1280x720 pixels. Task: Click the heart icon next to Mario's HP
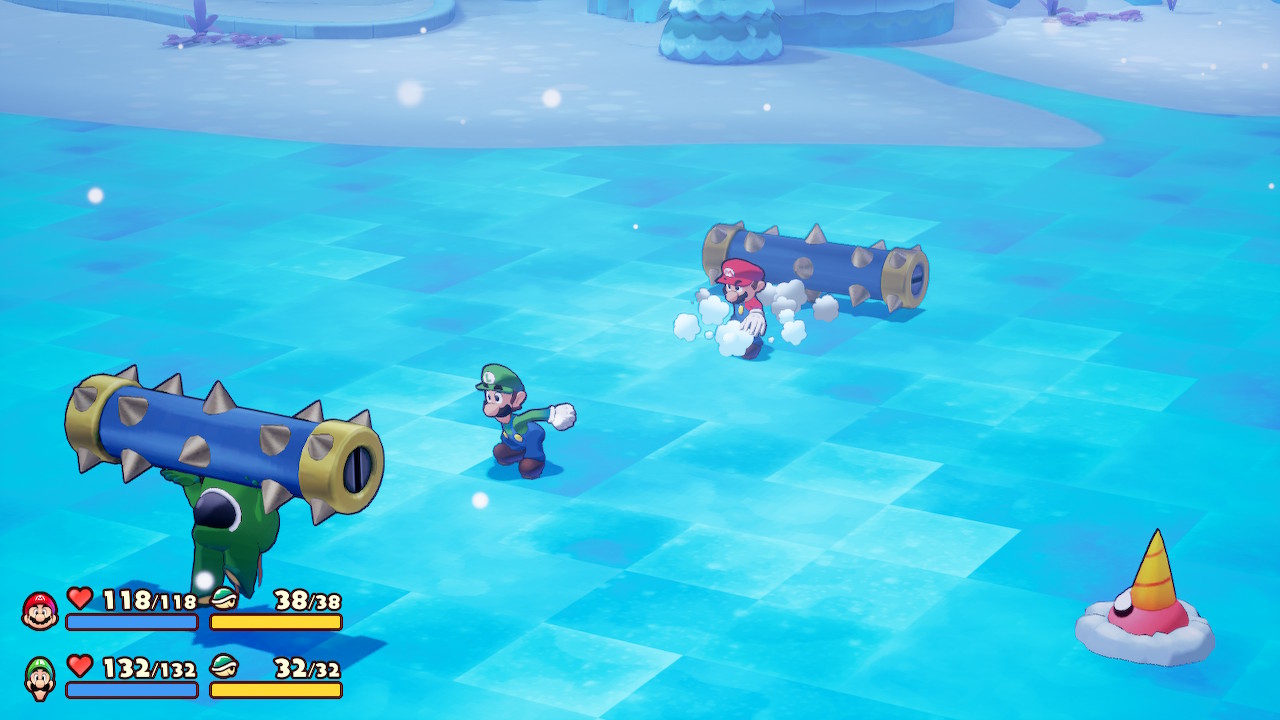click(x=78, y=600)
